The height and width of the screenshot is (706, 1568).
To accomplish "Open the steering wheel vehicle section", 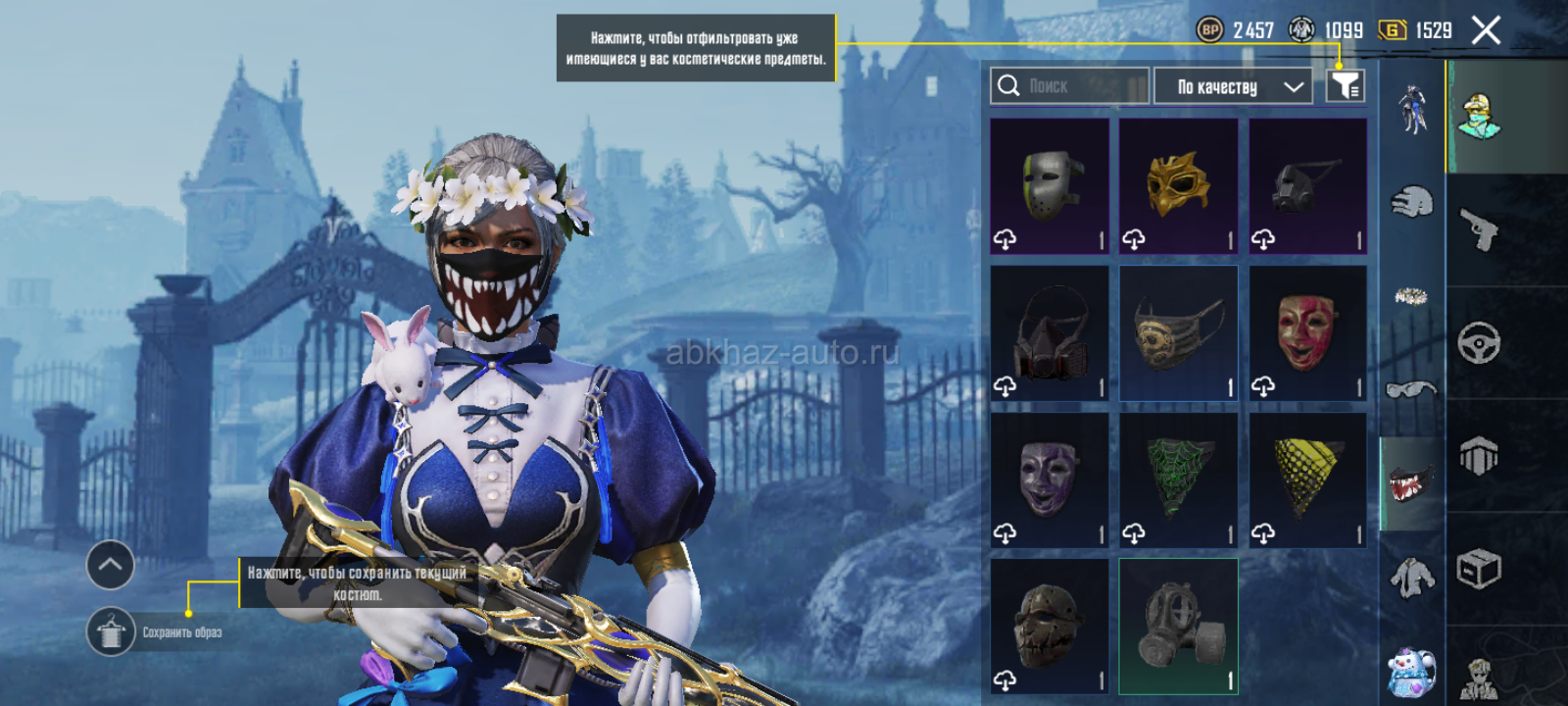I will (x=1479, y=343).
